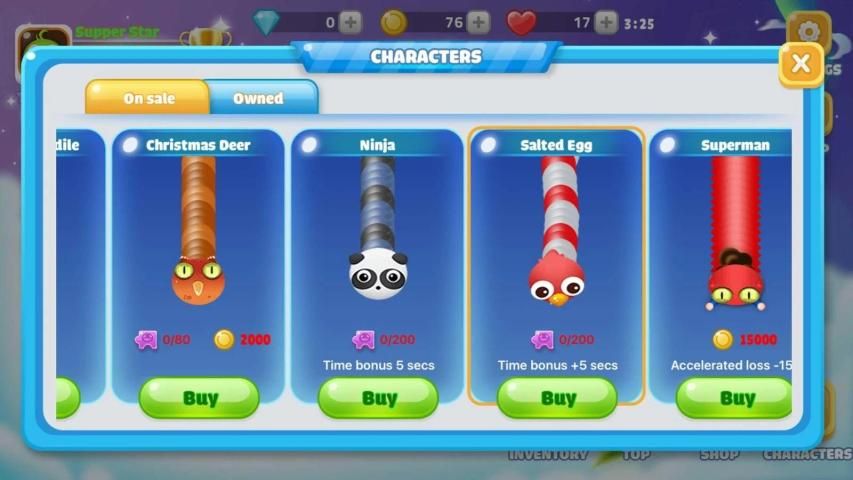Select the On sale tab

(148, 98)
